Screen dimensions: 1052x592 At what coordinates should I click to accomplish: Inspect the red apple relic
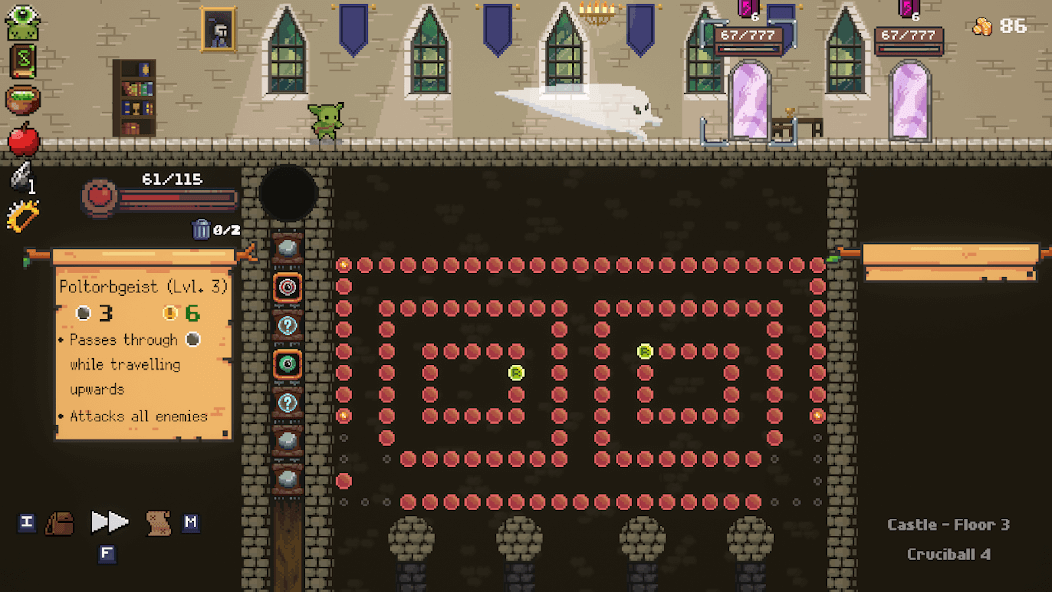tap(24, 140)
